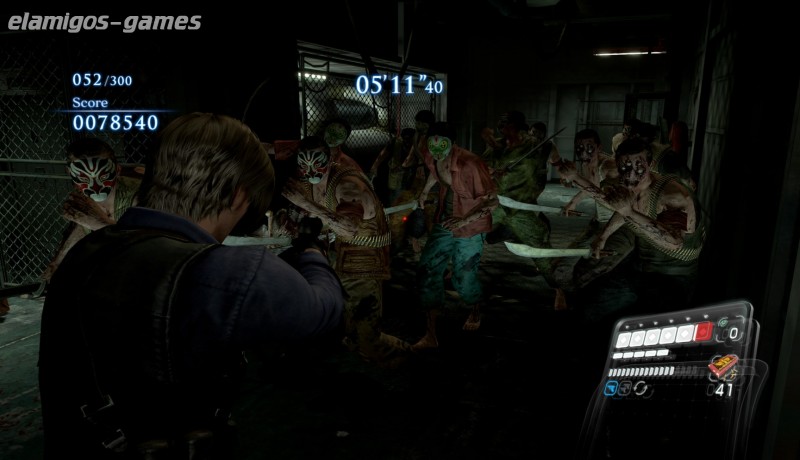Select the blue pistol weapon icon
800x460 pixels.
(609, 387)
